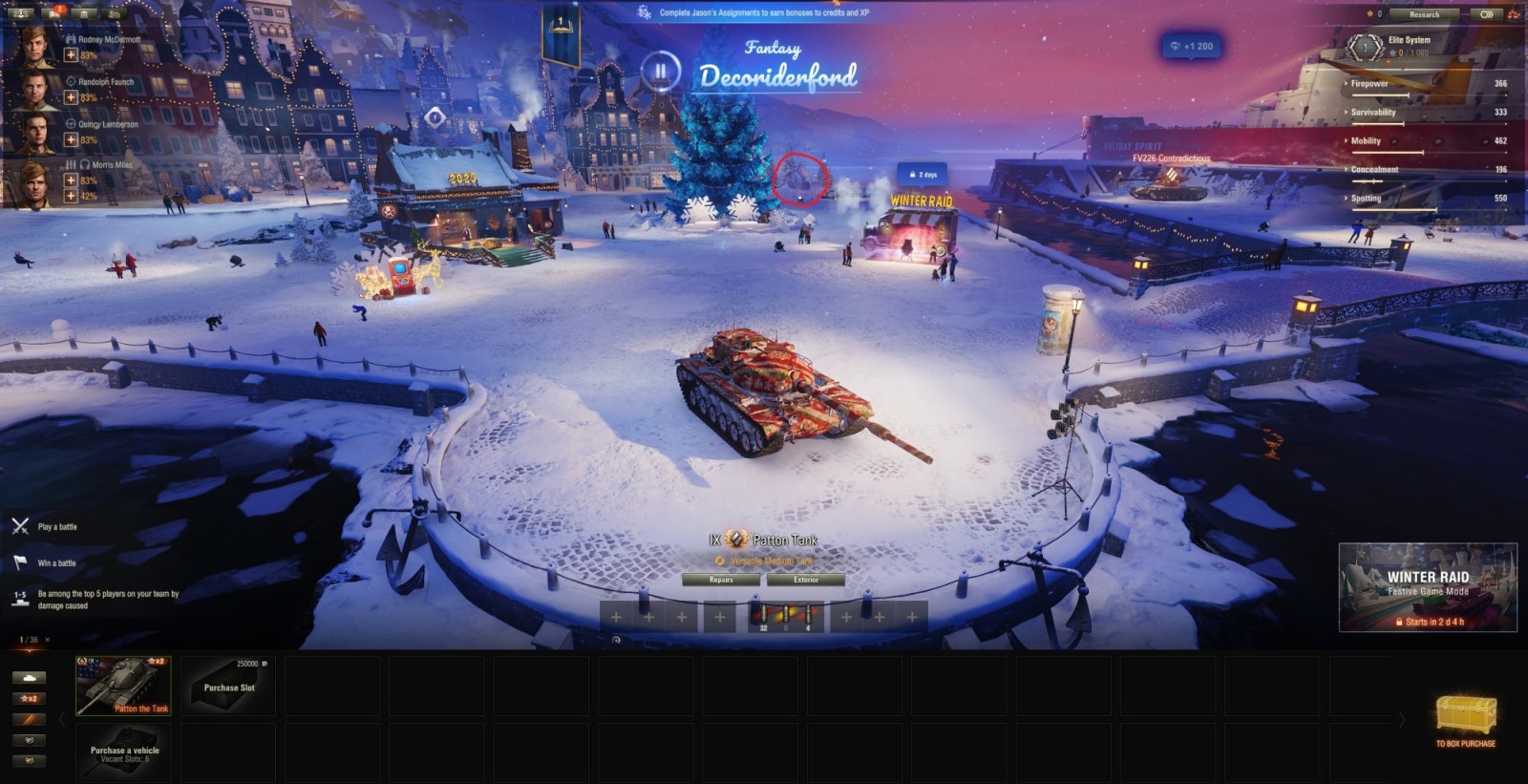Viewport: 1528px width, 784px height.
Task: Select crew member Rodney McDermott
Action: pyautogui.click(x=36, y=47)
